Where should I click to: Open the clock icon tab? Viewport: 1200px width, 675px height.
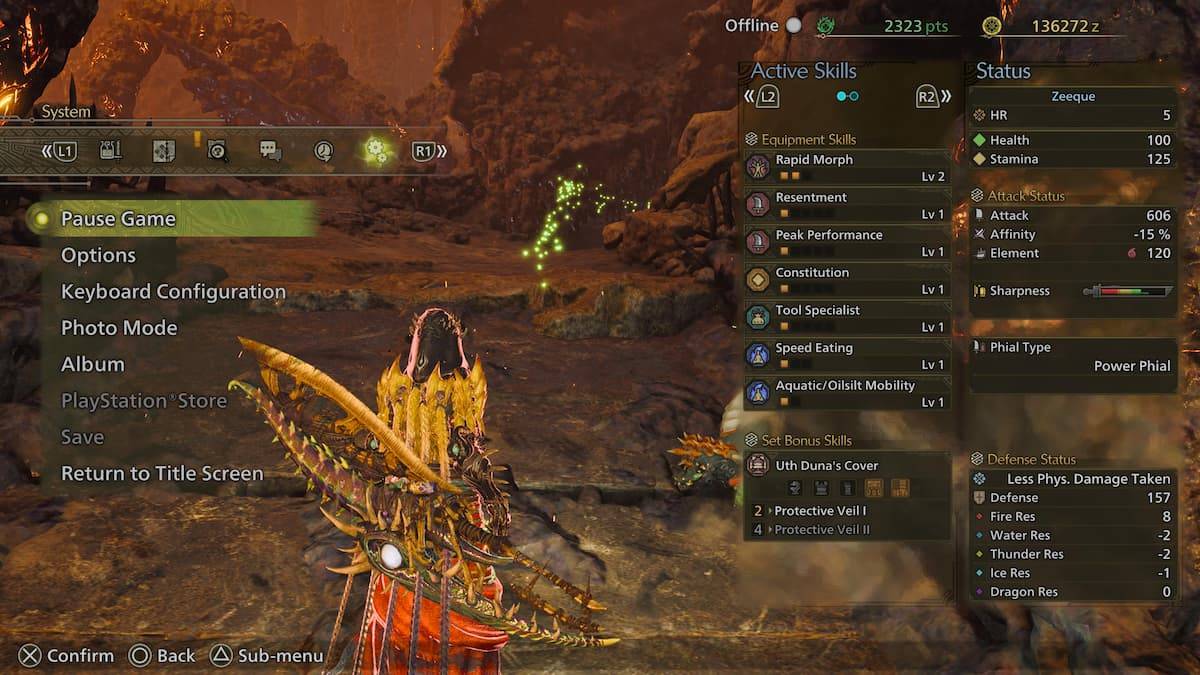[323, 151]
